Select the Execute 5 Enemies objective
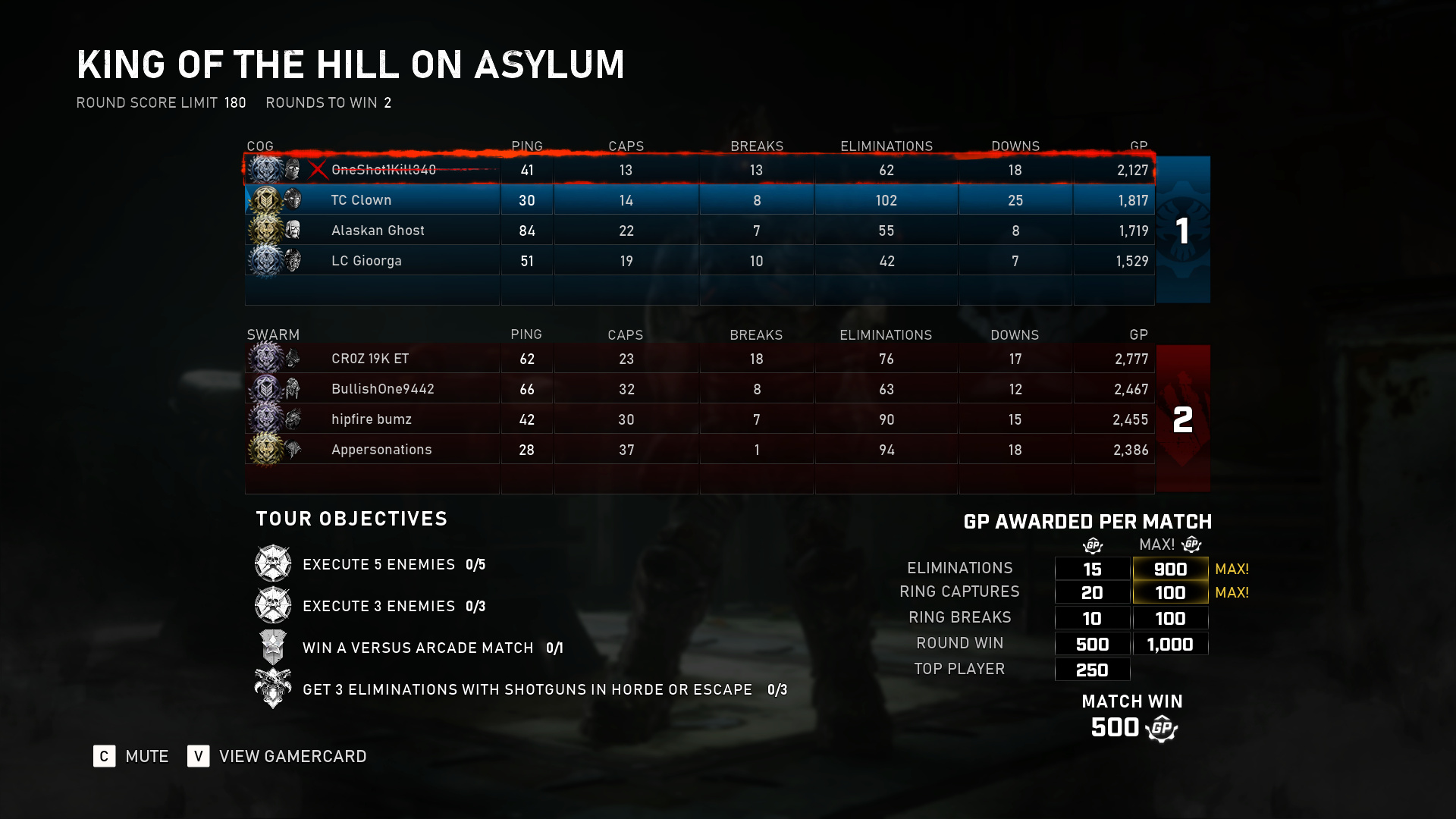Viewport: 1456px width, 819px height. 379,564
